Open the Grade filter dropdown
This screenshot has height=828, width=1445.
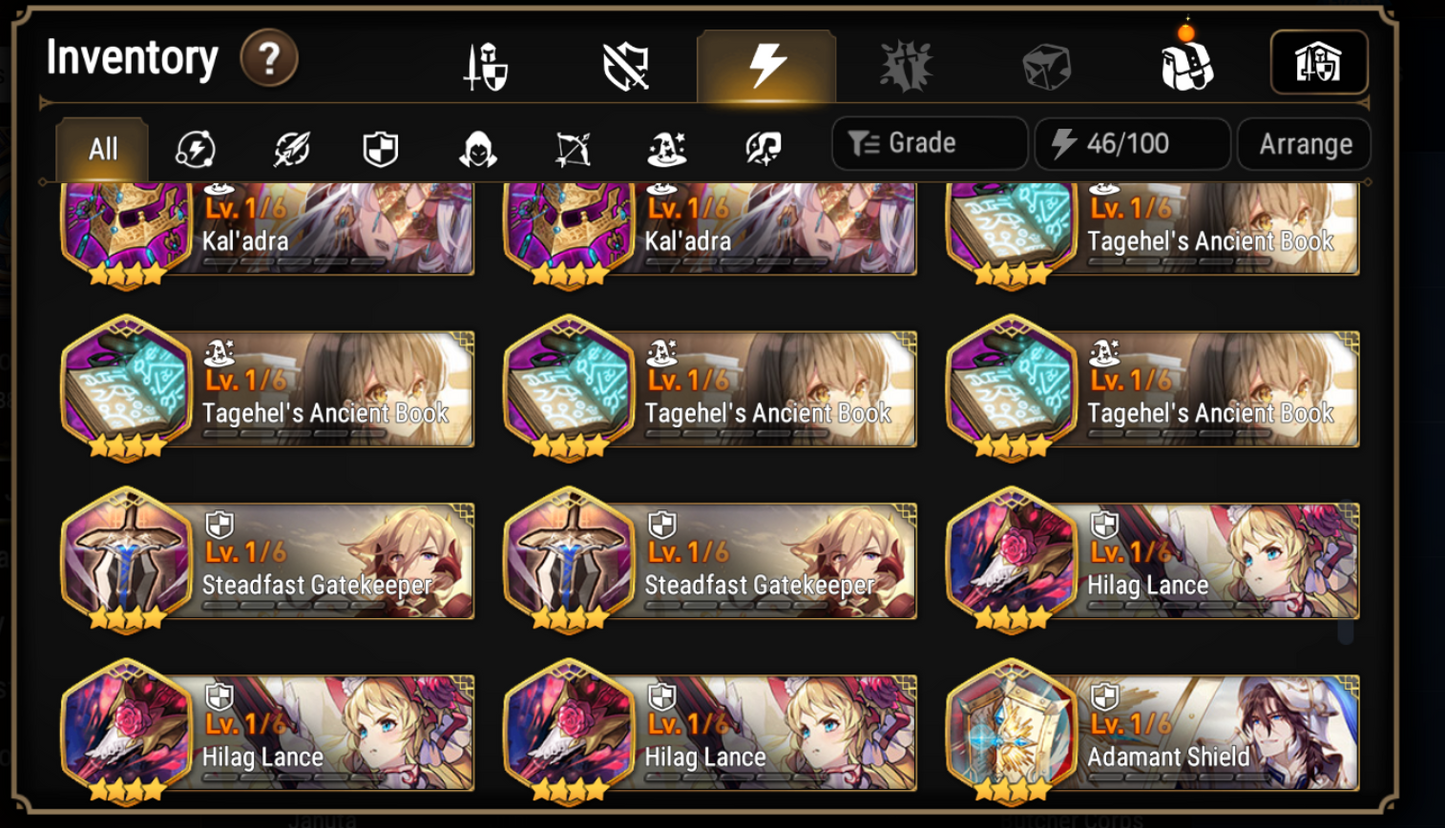coord(928,142)
